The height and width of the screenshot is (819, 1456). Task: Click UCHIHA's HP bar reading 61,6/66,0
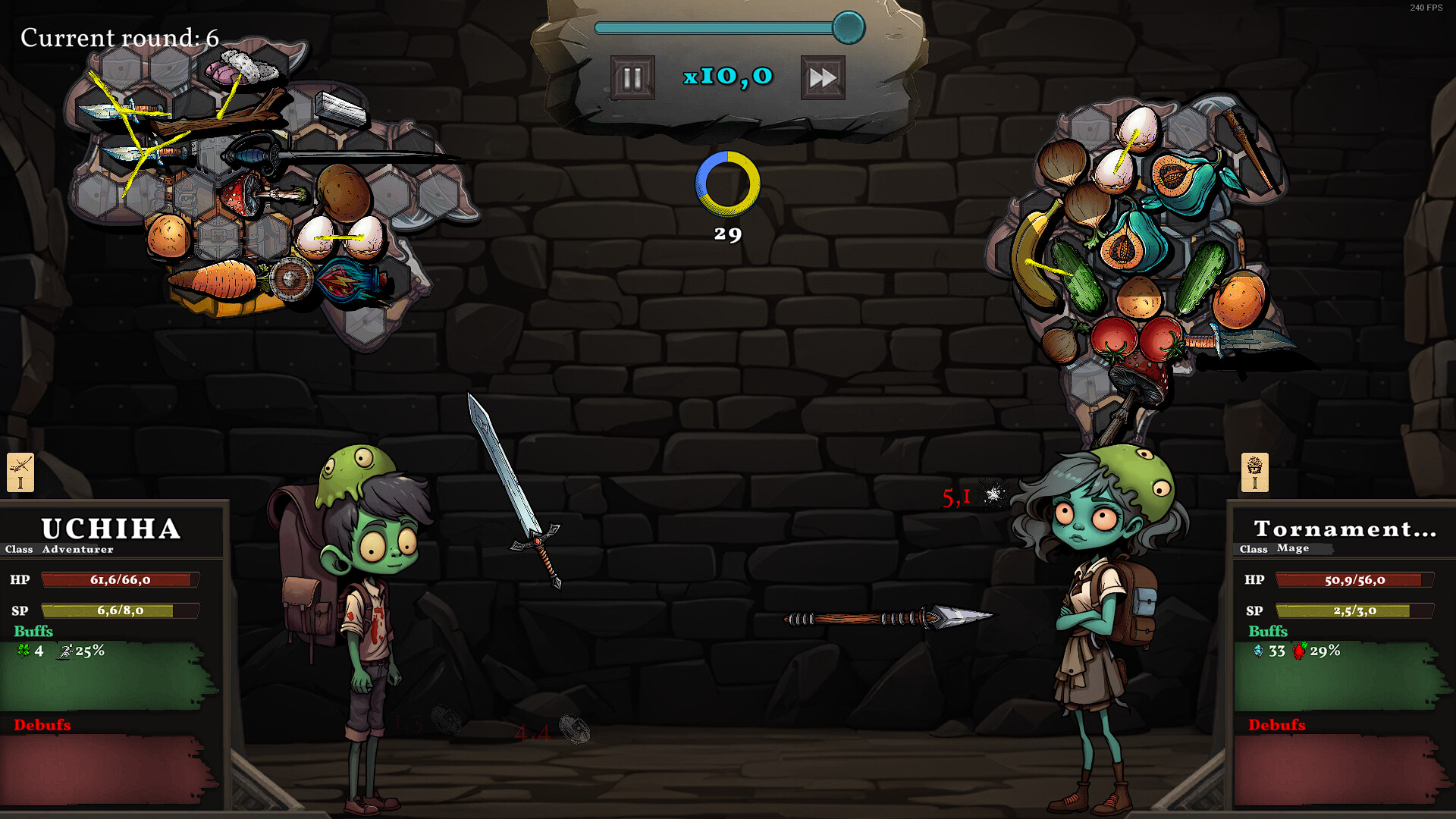click(x=120, y=580)
